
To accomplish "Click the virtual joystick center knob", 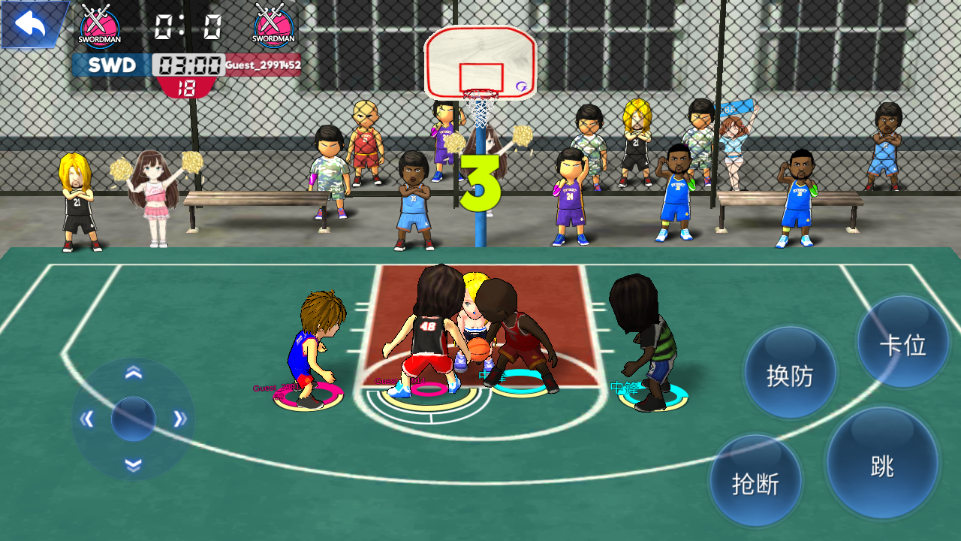I will 133,418.
